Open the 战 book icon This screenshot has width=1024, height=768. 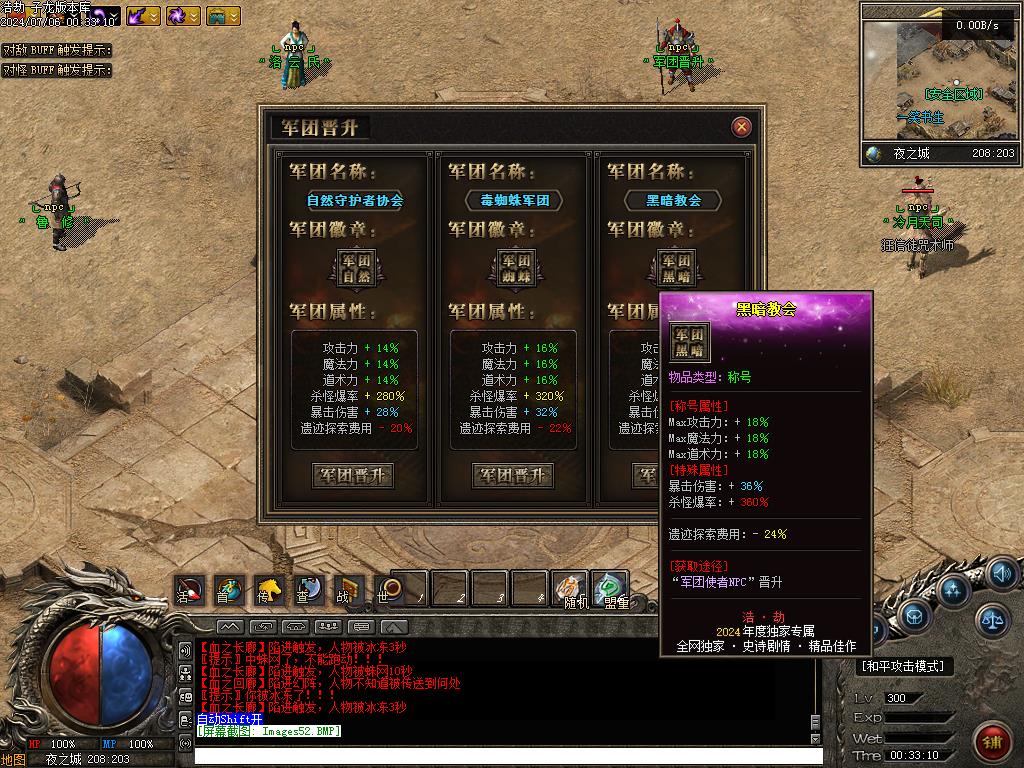pyautogui.click(x=347, y=590)
